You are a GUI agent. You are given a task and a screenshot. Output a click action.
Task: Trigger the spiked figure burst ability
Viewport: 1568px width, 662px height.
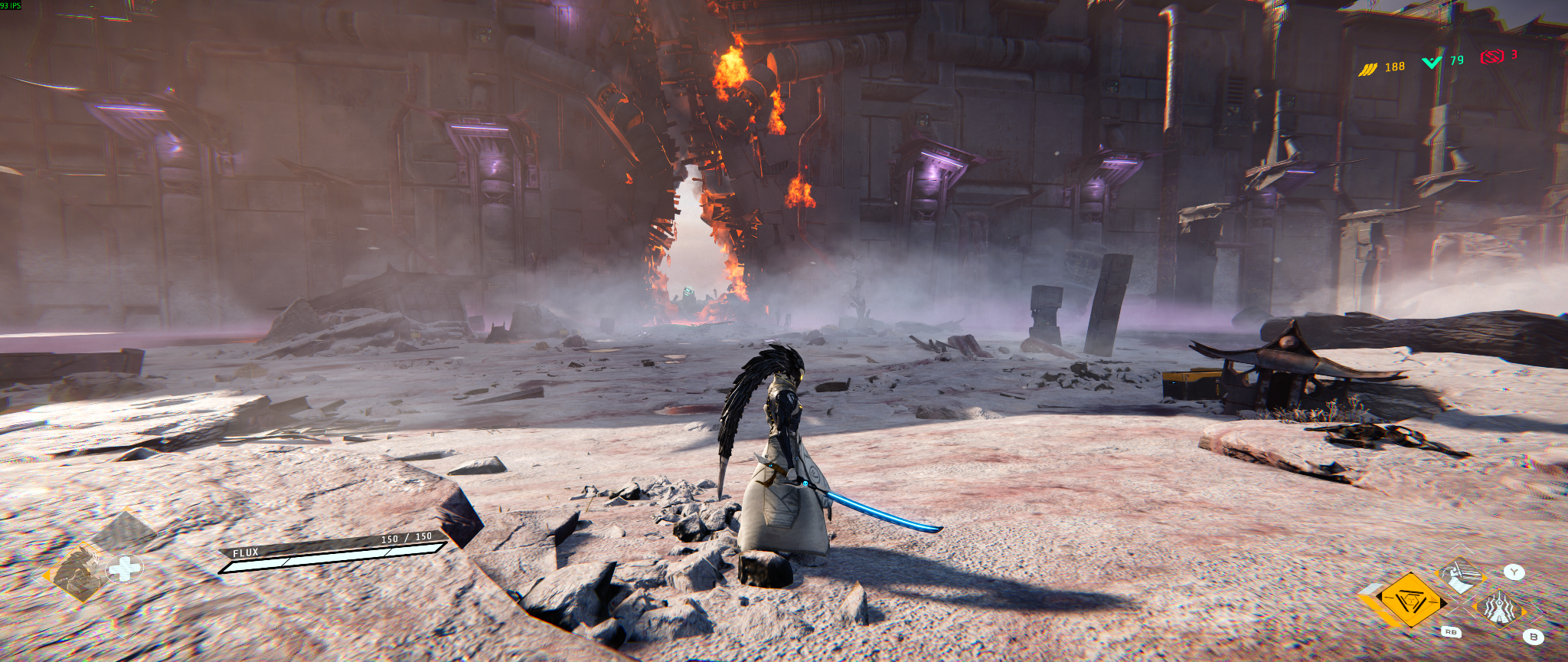click(1499, 609)
